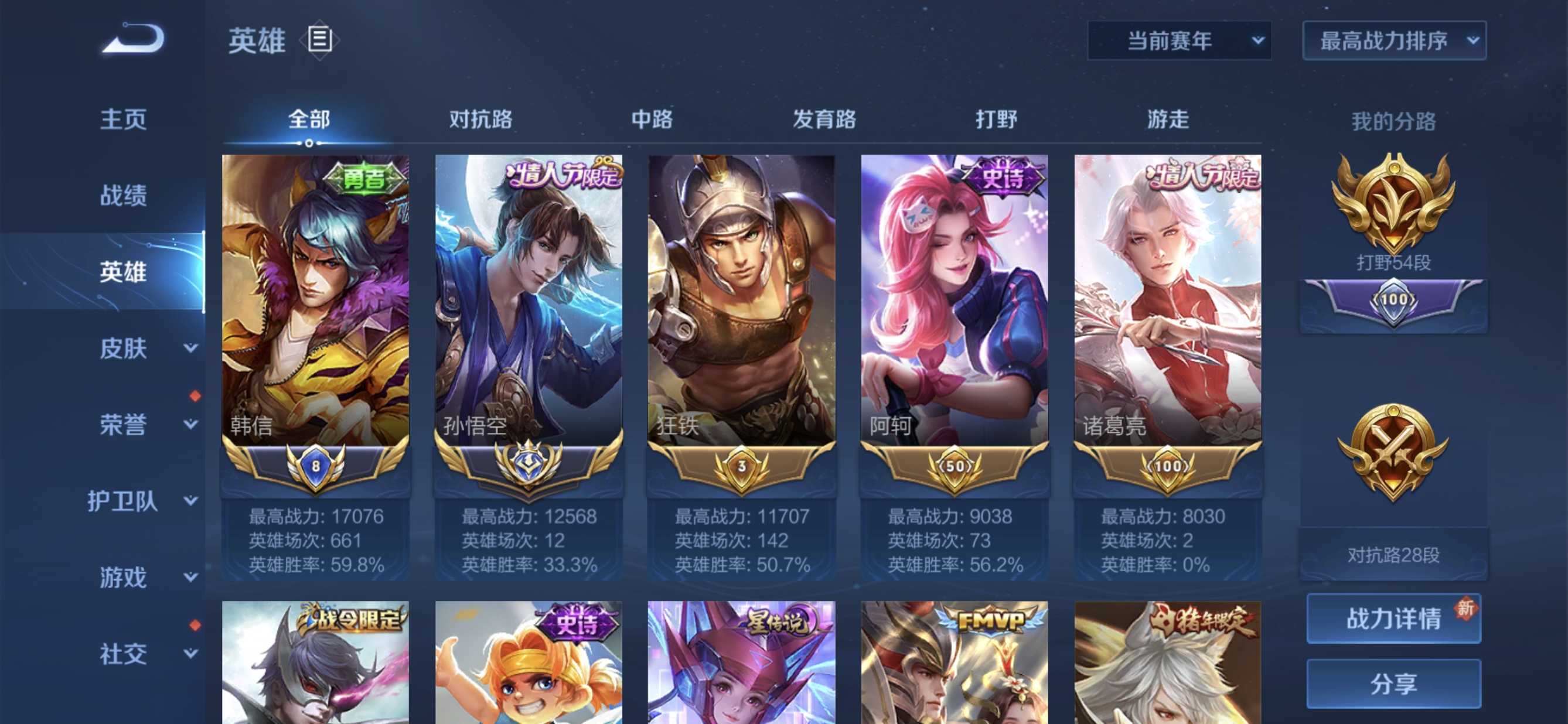Expand the 皮肤 sidebar section
Screen dimensions: 1568x724
(x=124, y=348)
